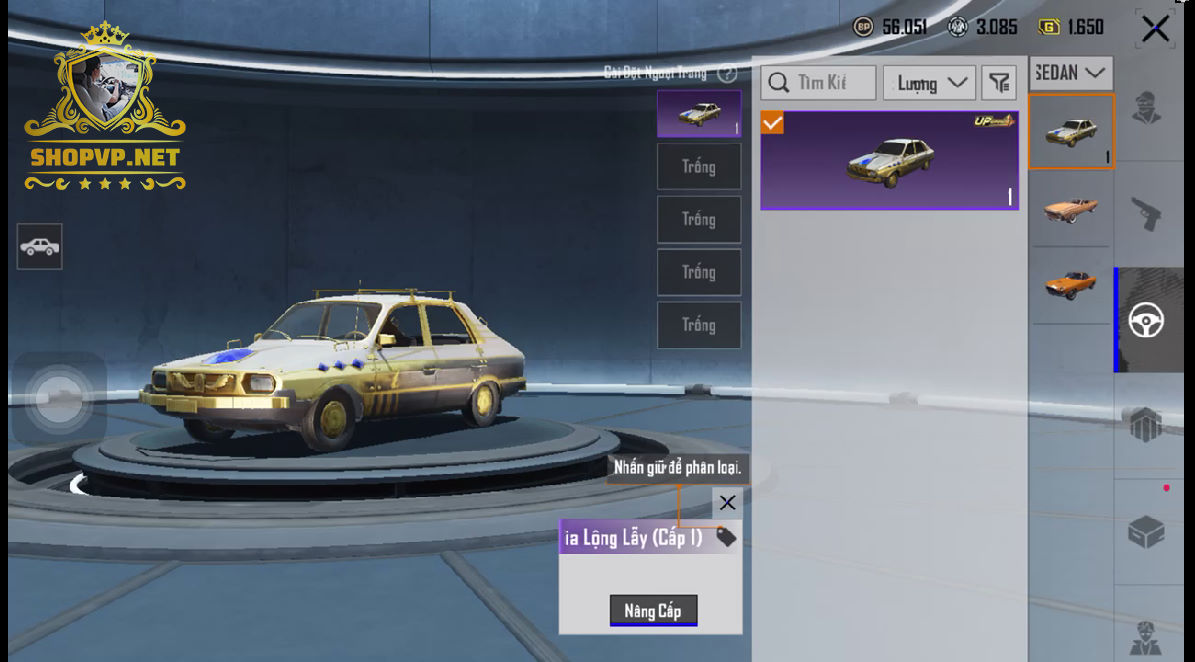1195x662 pixels.
Task: Switch to the steering wheel vehicles tab
Action: point(1146,321)
